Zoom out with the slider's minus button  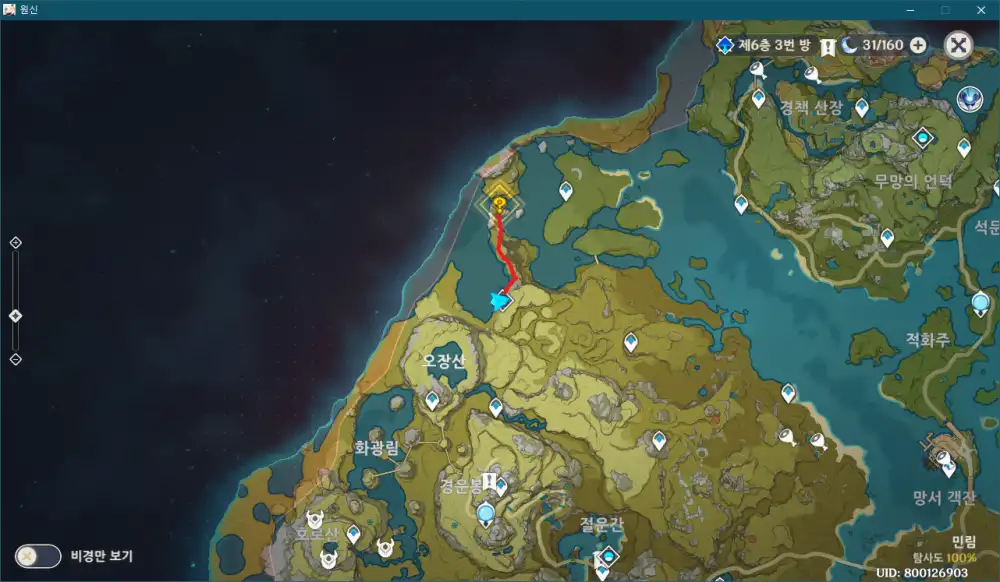coord(15,359)
